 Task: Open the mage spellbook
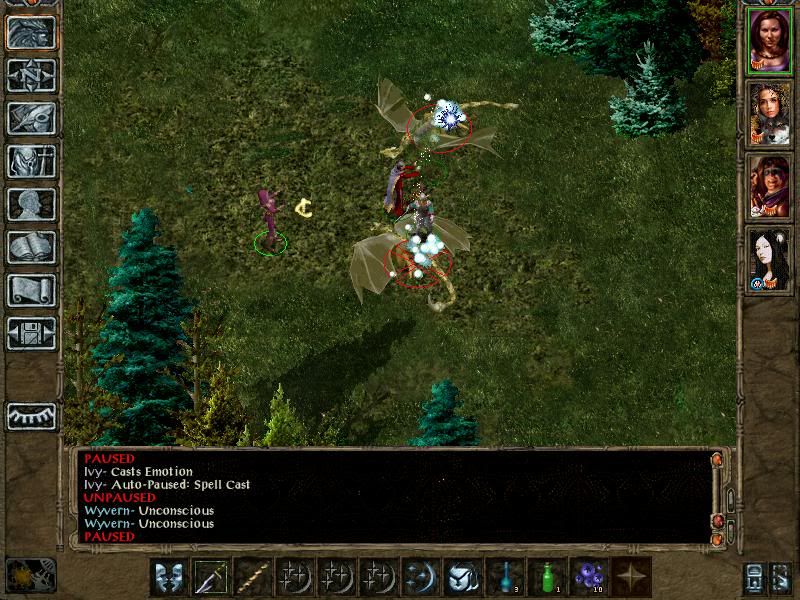31,247
